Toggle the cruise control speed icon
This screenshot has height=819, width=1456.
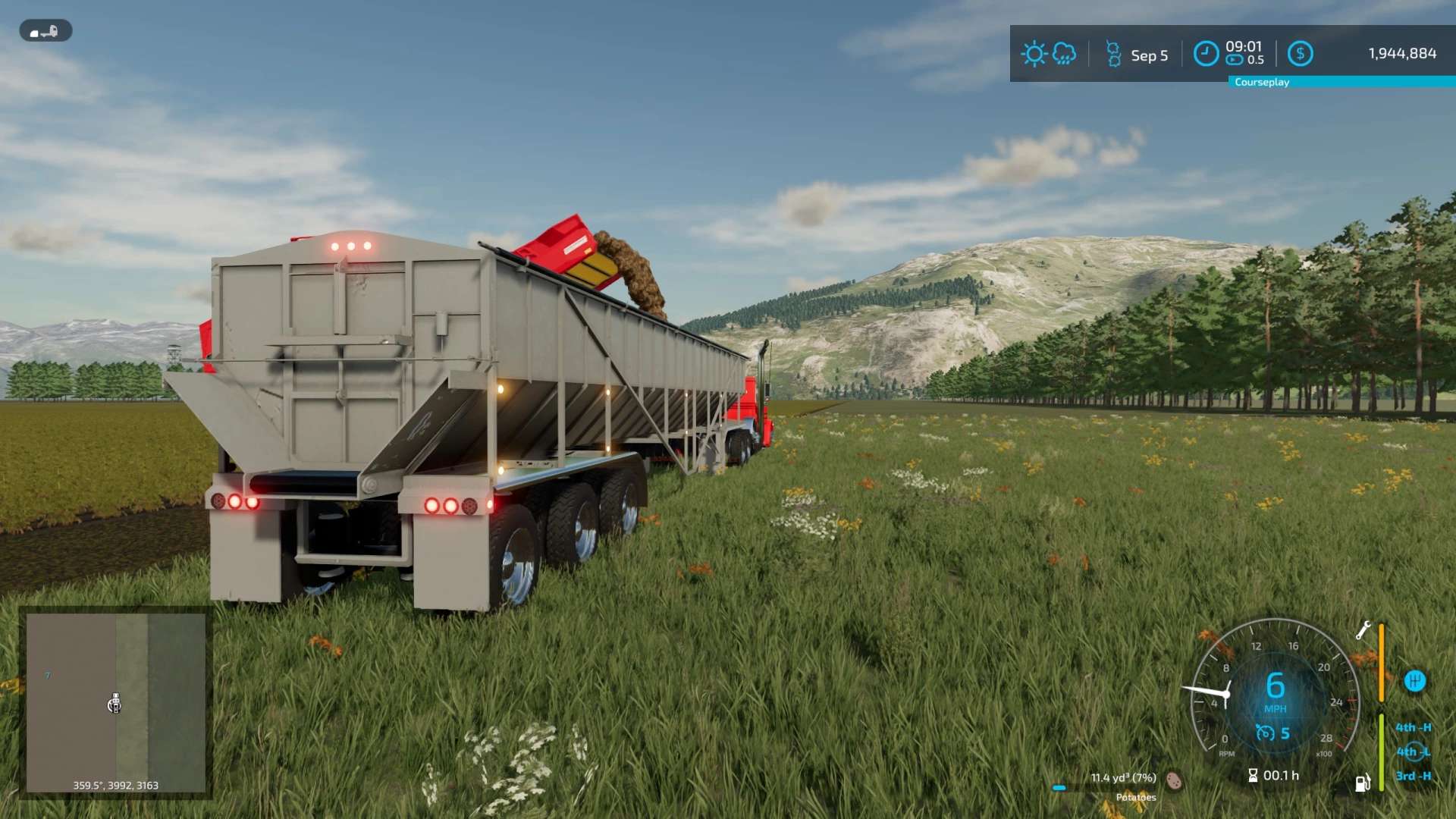pos(1265,733)
